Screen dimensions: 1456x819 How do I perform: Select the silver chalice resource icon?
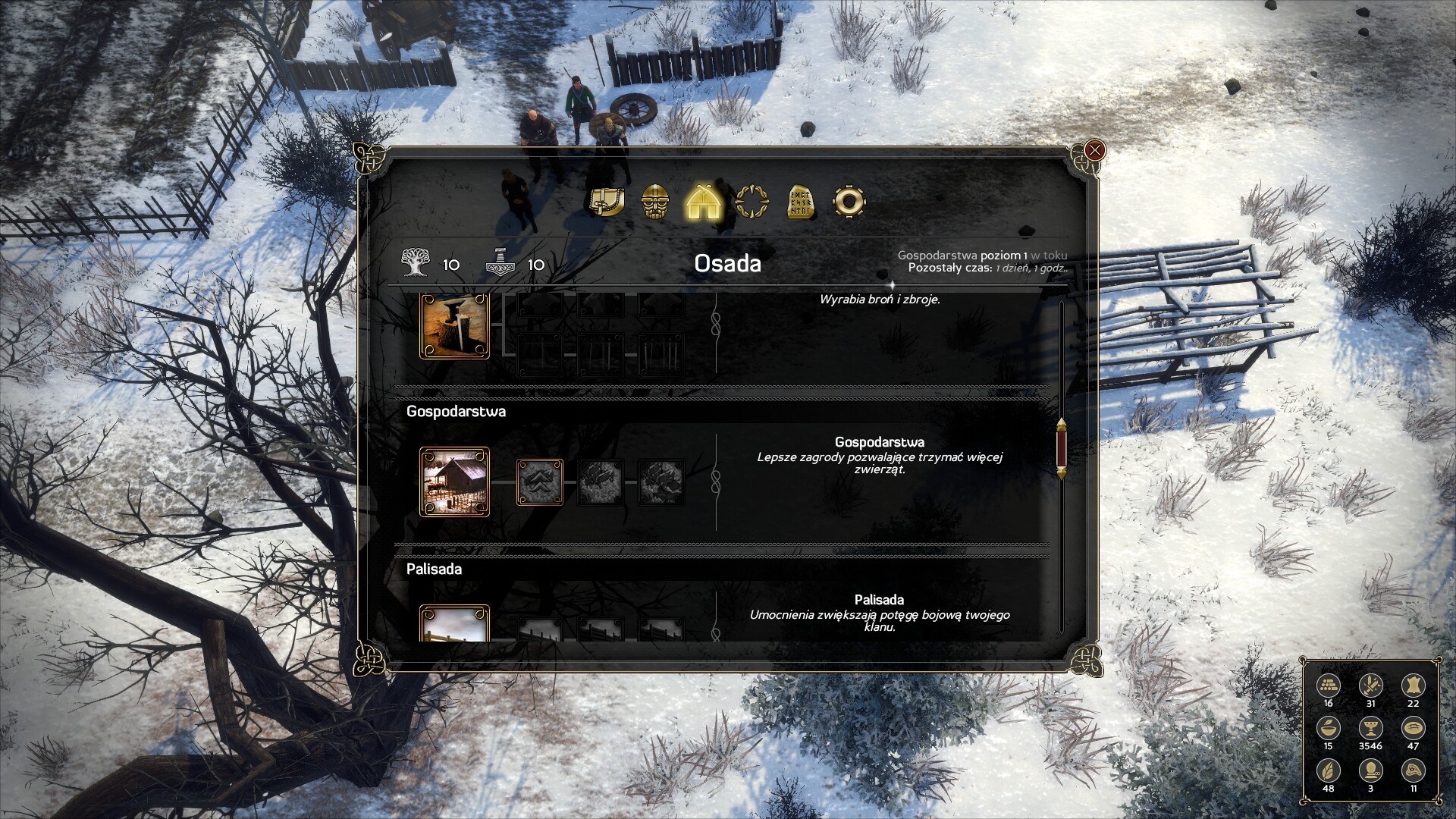pos(1370,728)
